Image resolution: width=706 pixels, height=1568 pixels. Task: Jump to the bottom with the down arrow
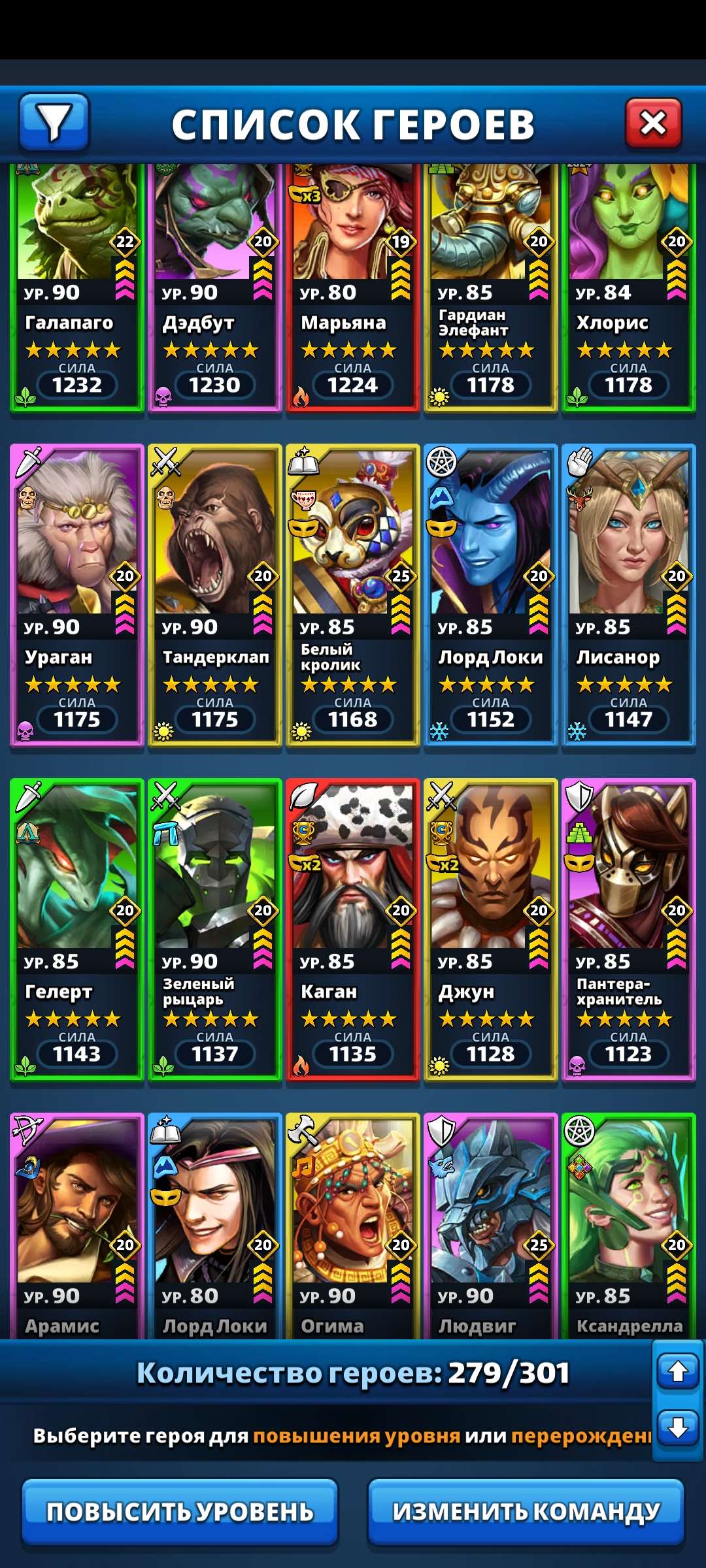point(678,1428)
